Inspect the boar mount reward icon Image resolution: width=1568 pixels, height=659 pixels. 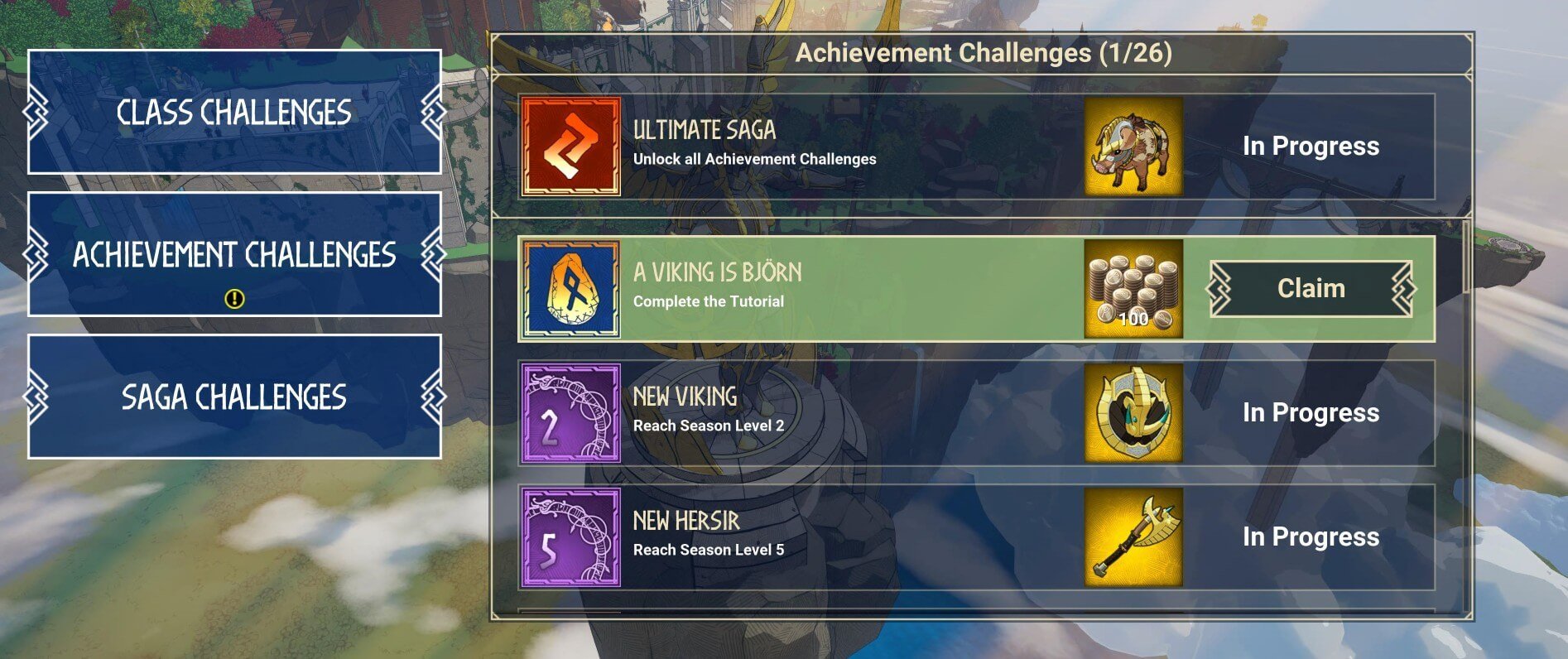tap(1133, 146)
